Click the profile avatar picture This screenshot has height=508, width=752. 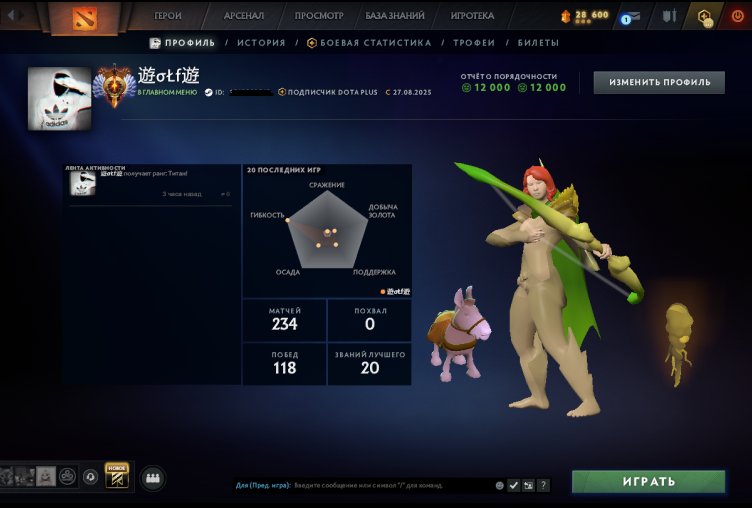click(59, 99)
